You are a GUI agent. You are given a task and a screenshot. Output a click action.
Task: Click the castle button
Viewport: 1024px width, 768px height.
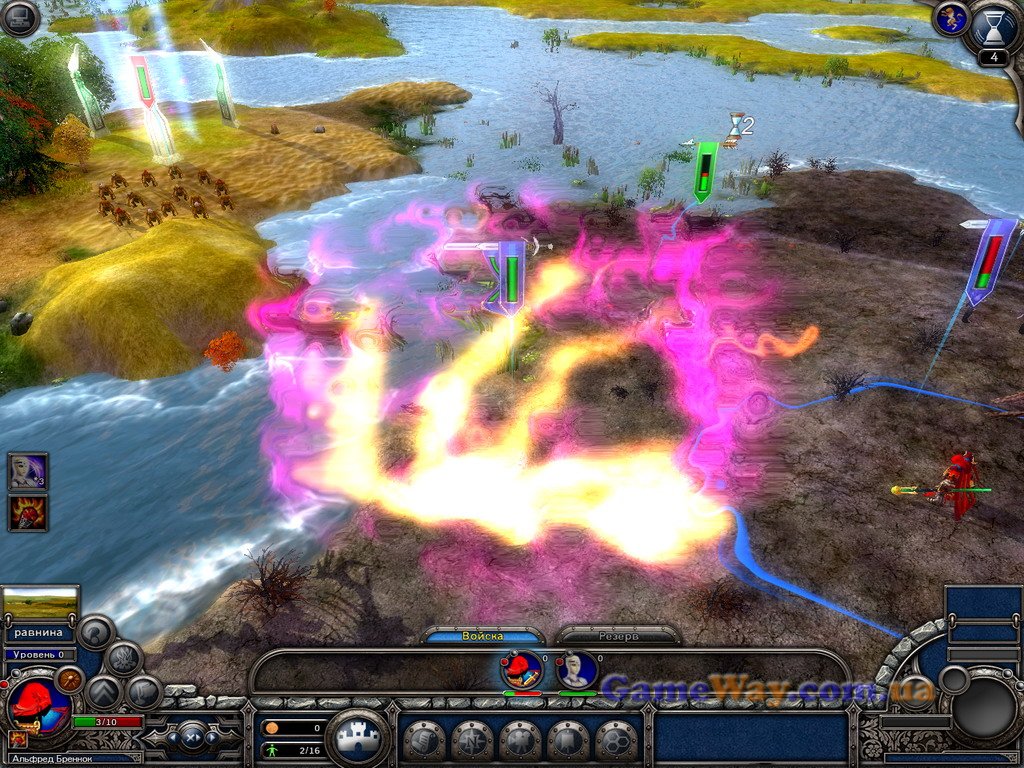(x=357, y=739)
